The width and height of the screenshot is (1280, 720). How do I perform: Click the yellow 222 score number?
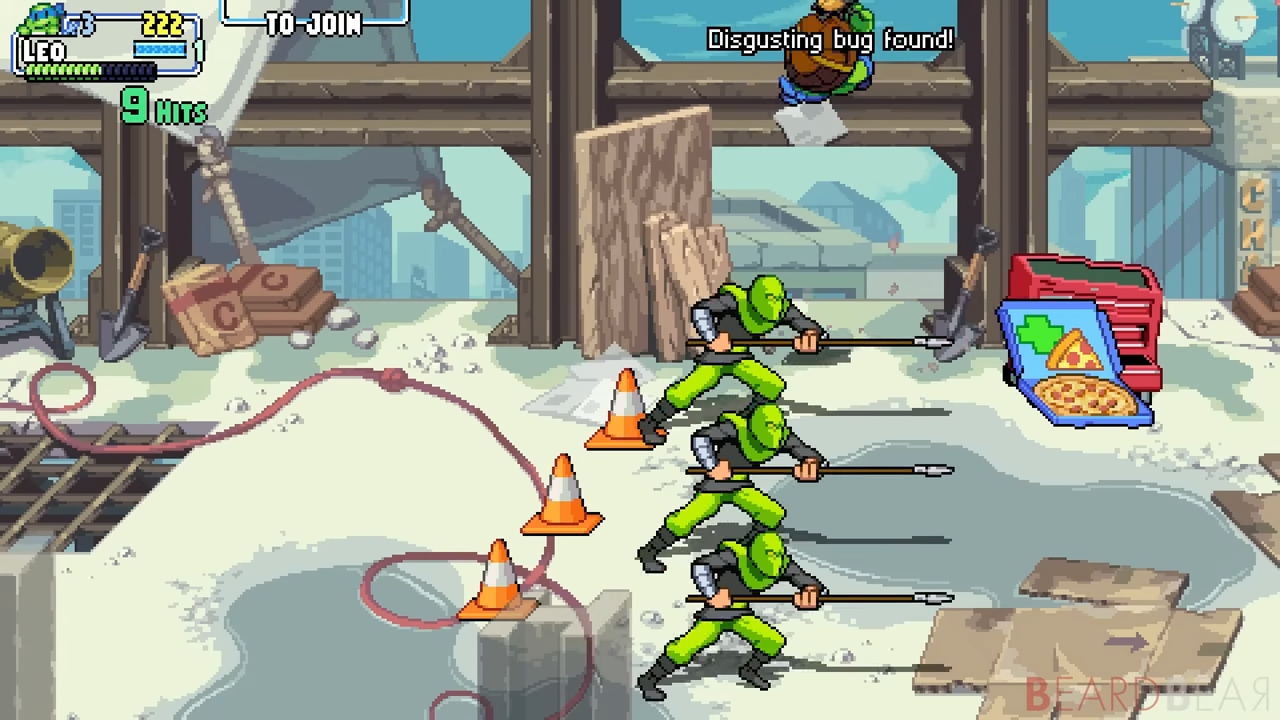tap(163, 23)
